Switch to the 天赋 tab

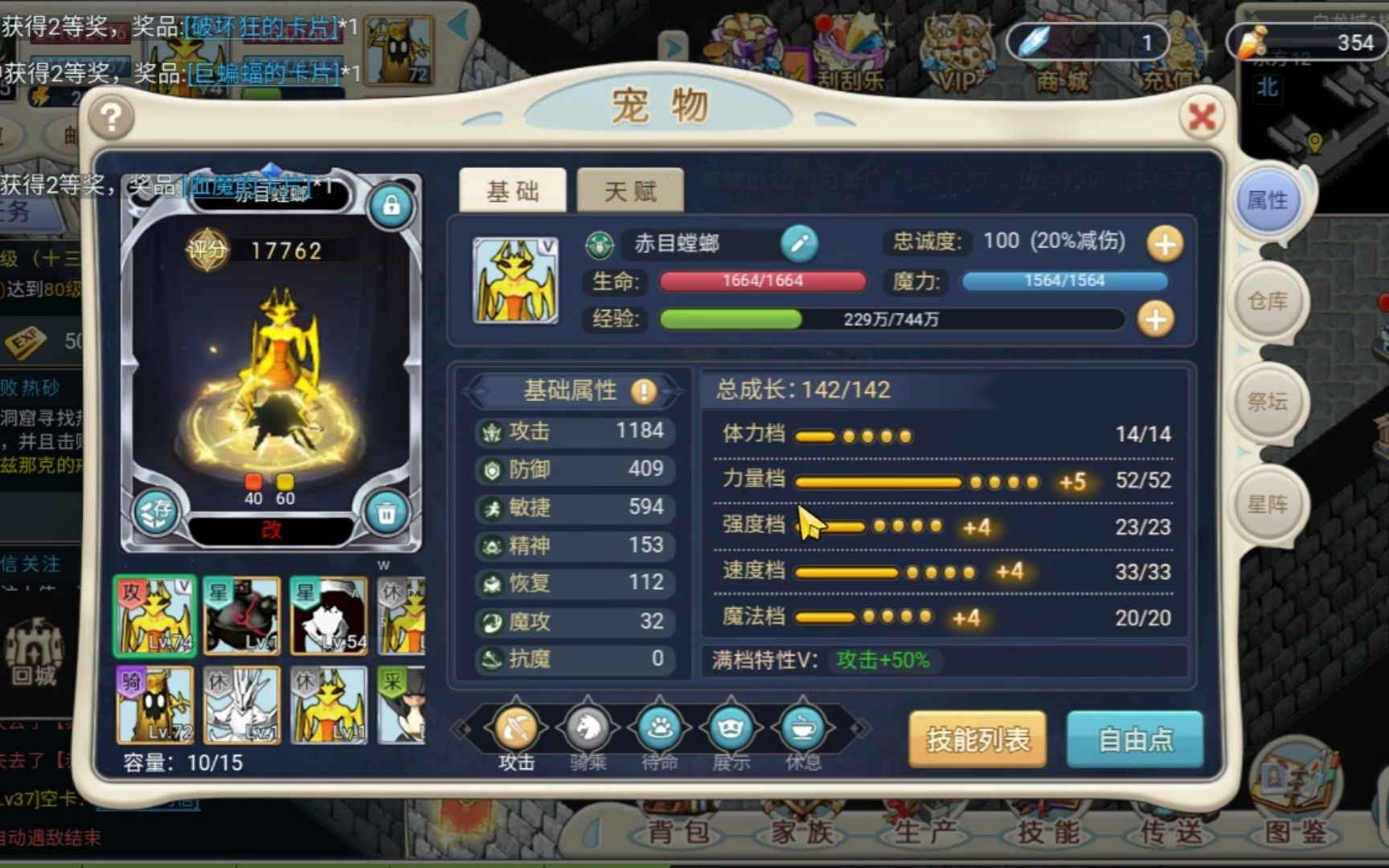tap(630, 190)
